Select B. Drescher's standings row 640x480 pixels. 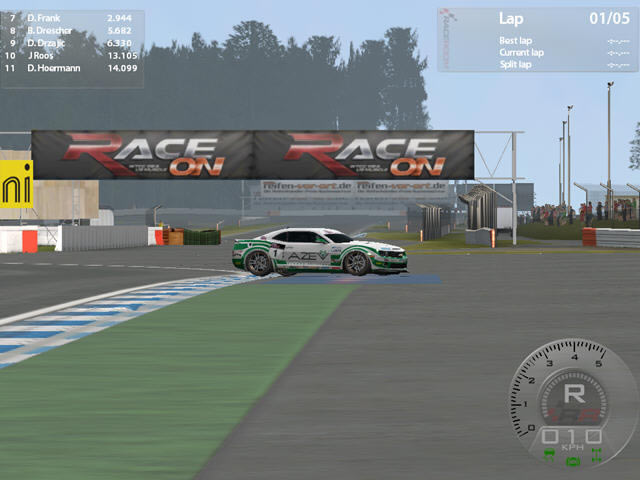[52, 31]
